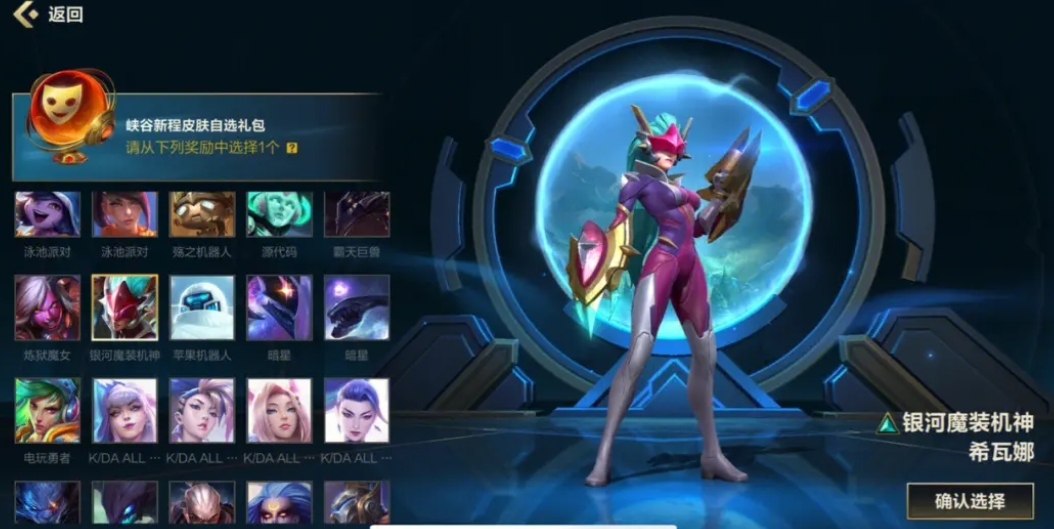Select the 源代码 skin
Viewport: 1054px width, 529px height.
(x=279, y=214)
